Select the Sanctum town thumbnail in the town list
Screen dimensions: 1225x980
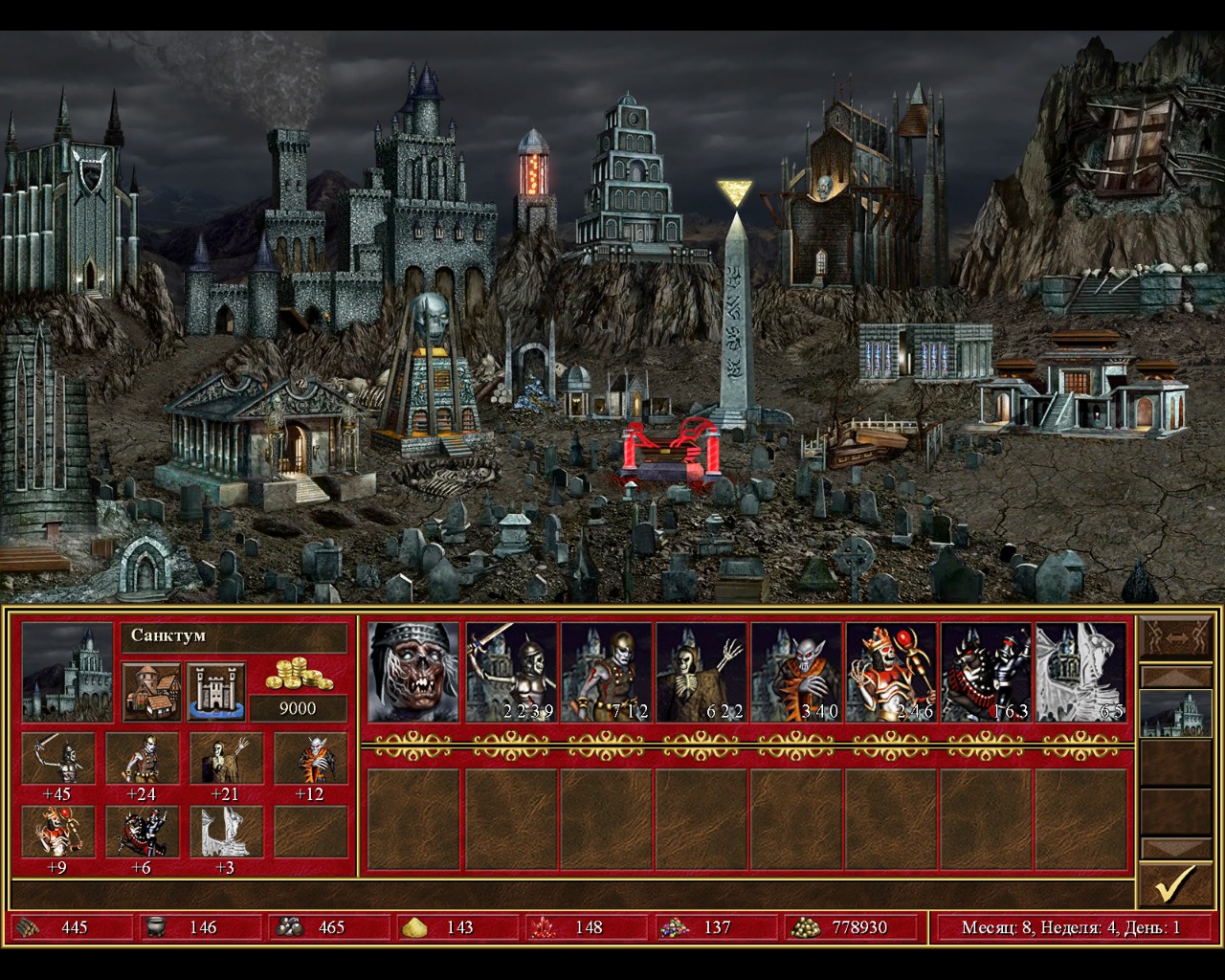pyautogui.click(x=1174, y=714)
